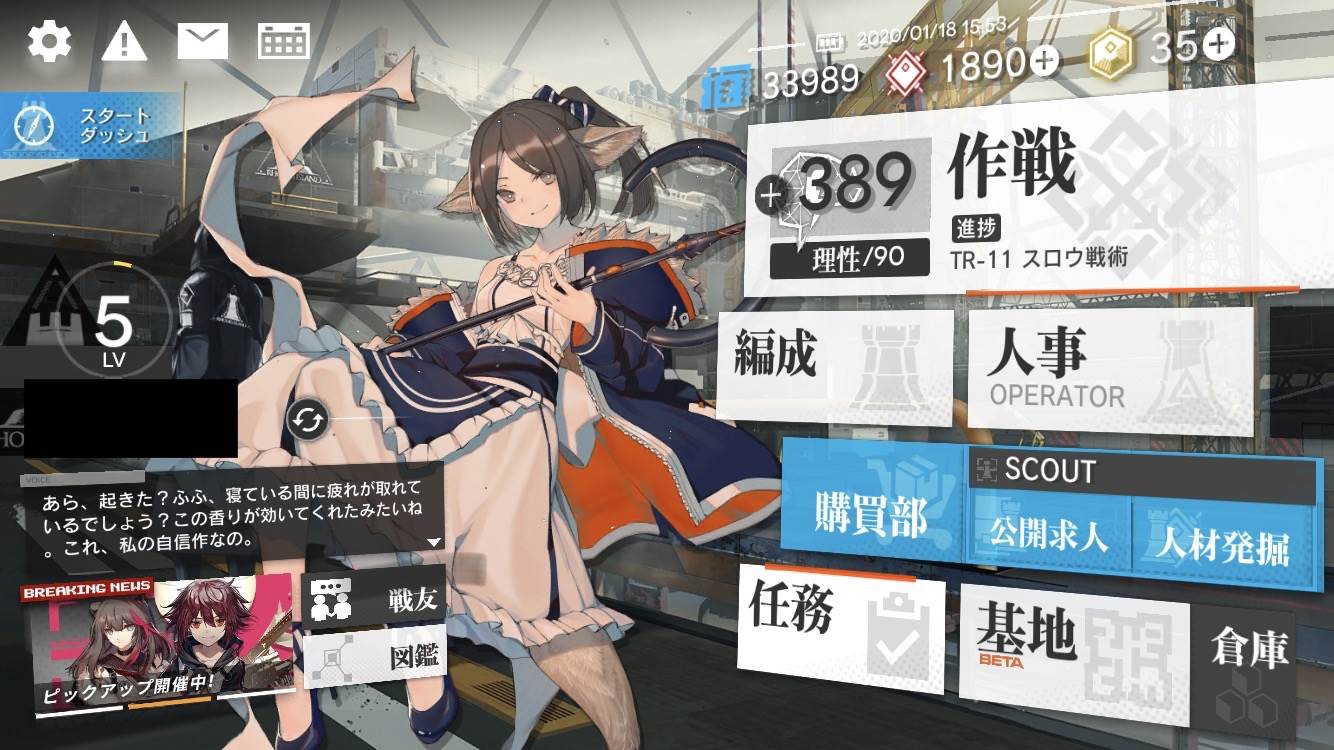Tap the スタートダッシュ banner

pyautogui.click(x=92, y=127)
